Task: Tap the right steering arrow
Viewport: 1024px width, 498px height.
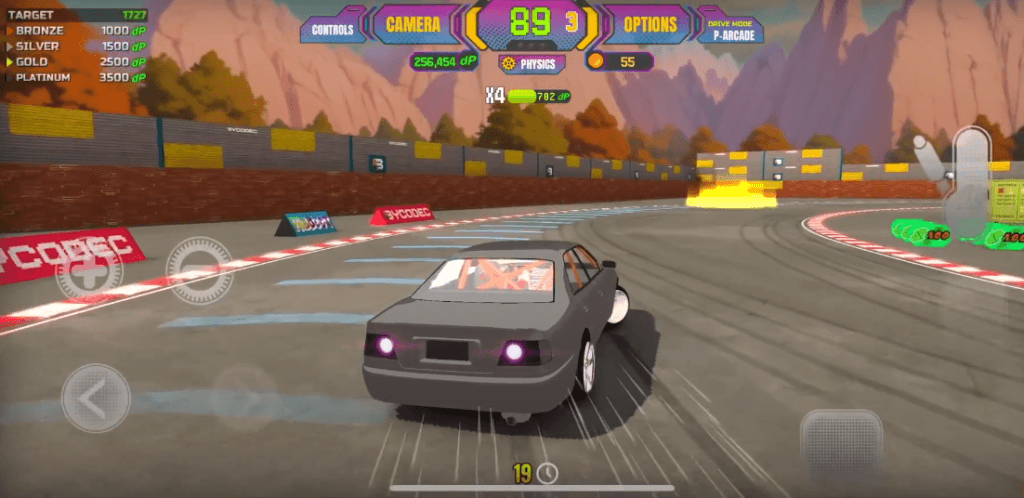Action: click(x=246, y=398)
